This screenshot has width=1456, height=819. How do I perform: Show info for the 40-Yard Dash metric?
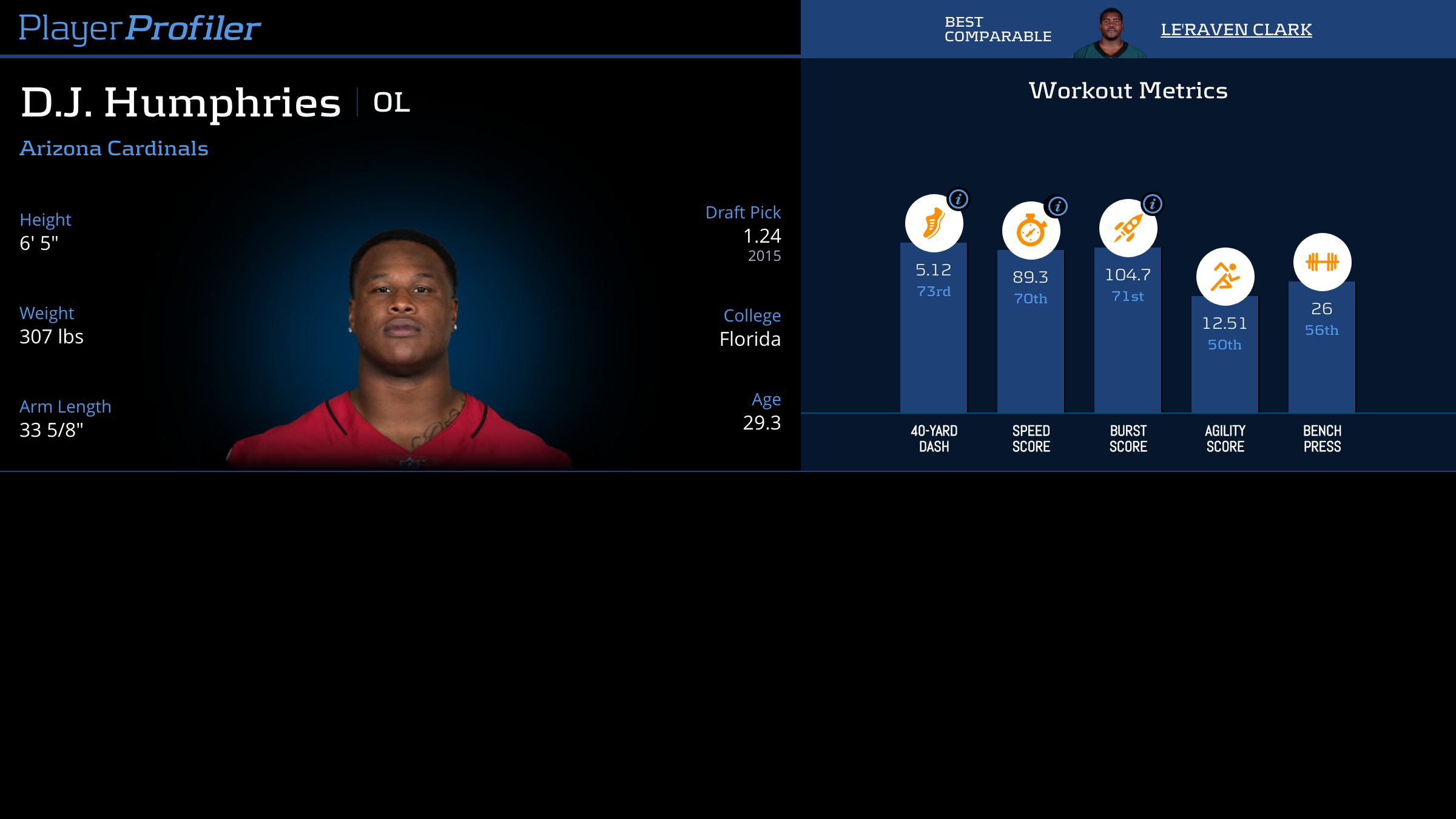(959, 199)
